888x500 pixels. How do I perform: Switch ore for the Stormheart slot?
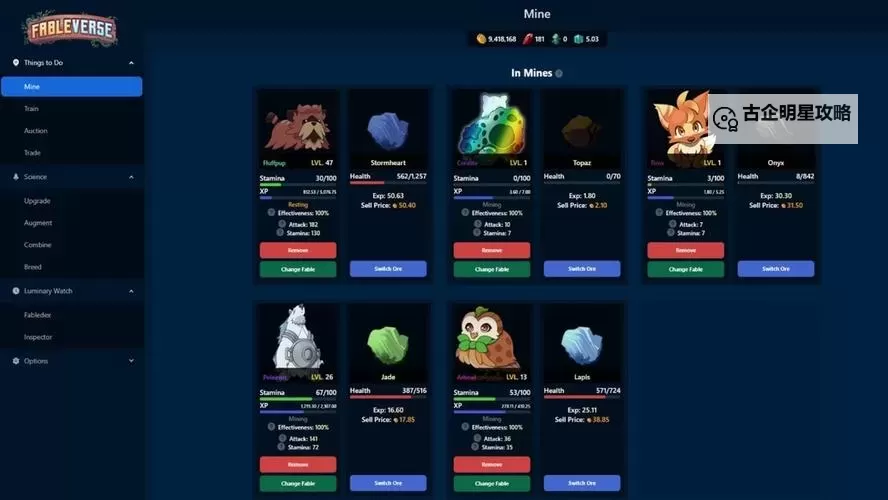pos(388,269)
